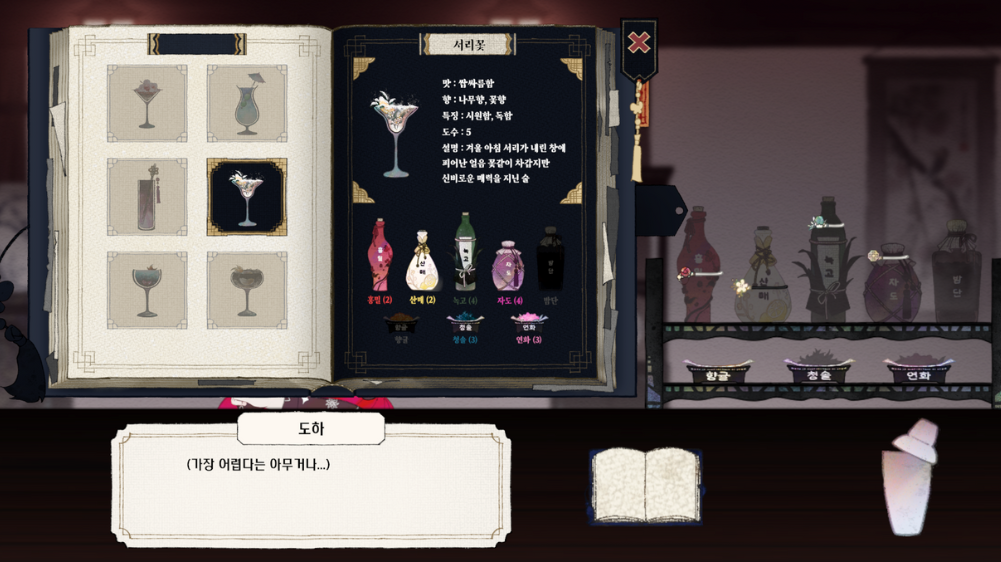
Task: Open the tall purple highball recipe
Action: point(147,197)
